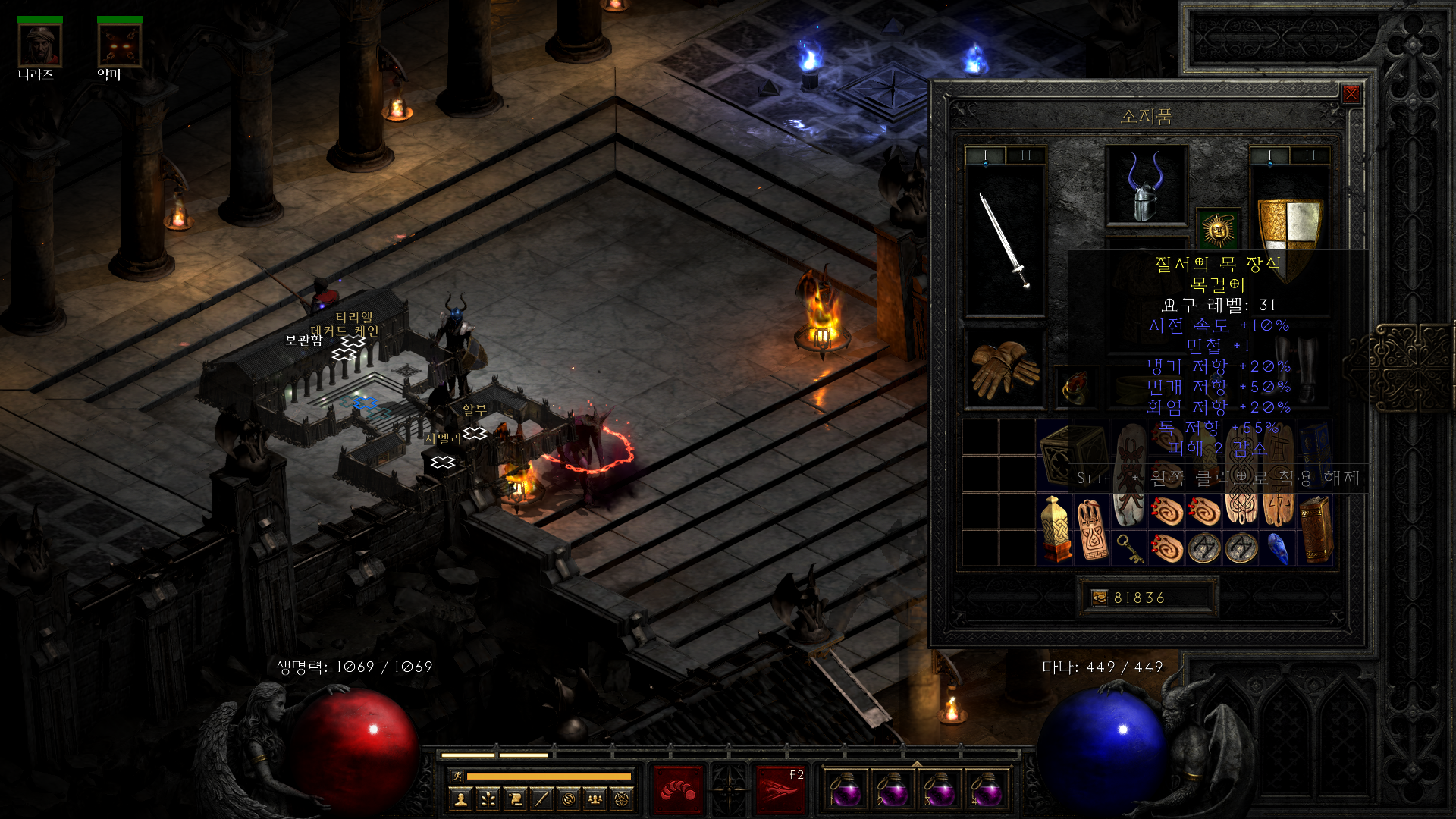The height and width of the screenshot is (819, 1456).
Task: Select the blue horned helmet slot
Action: tap(1146, 186)
